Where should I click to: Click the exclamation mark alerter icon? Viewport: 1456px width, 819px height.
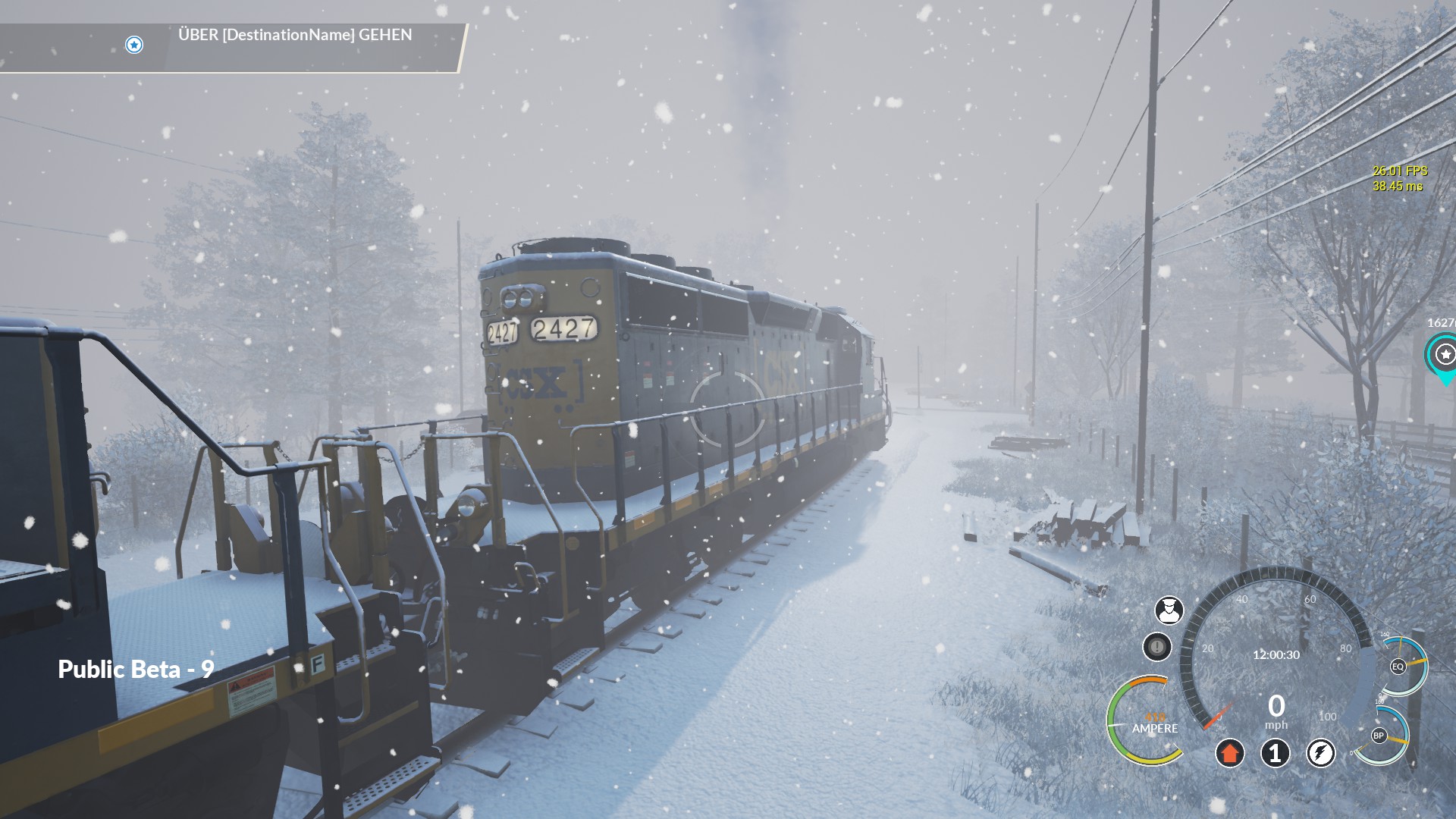1157,647
